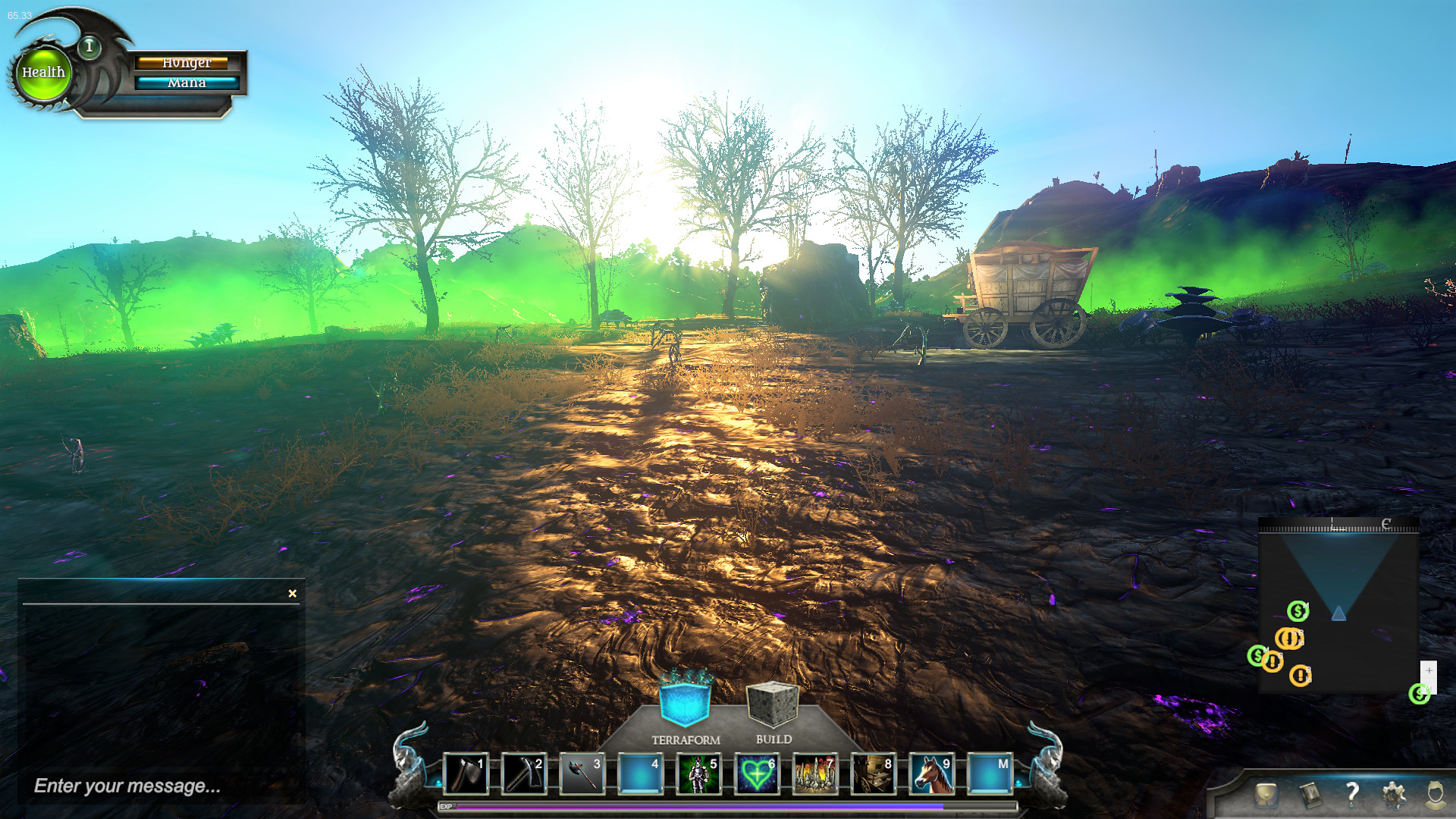Open the inventory bag icon
The height and width of the screenshot is (819, 1456).
point(1266,793)
